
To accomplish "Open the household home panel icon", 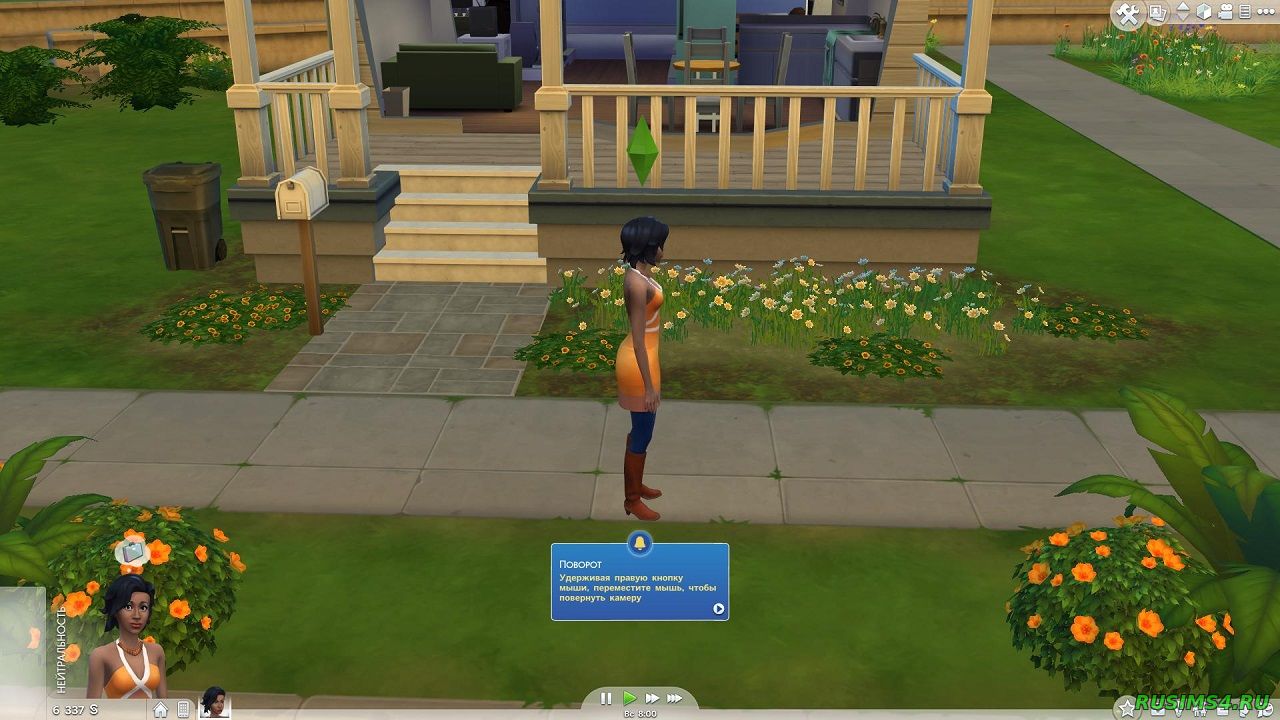I will click(x=160, y=710).
